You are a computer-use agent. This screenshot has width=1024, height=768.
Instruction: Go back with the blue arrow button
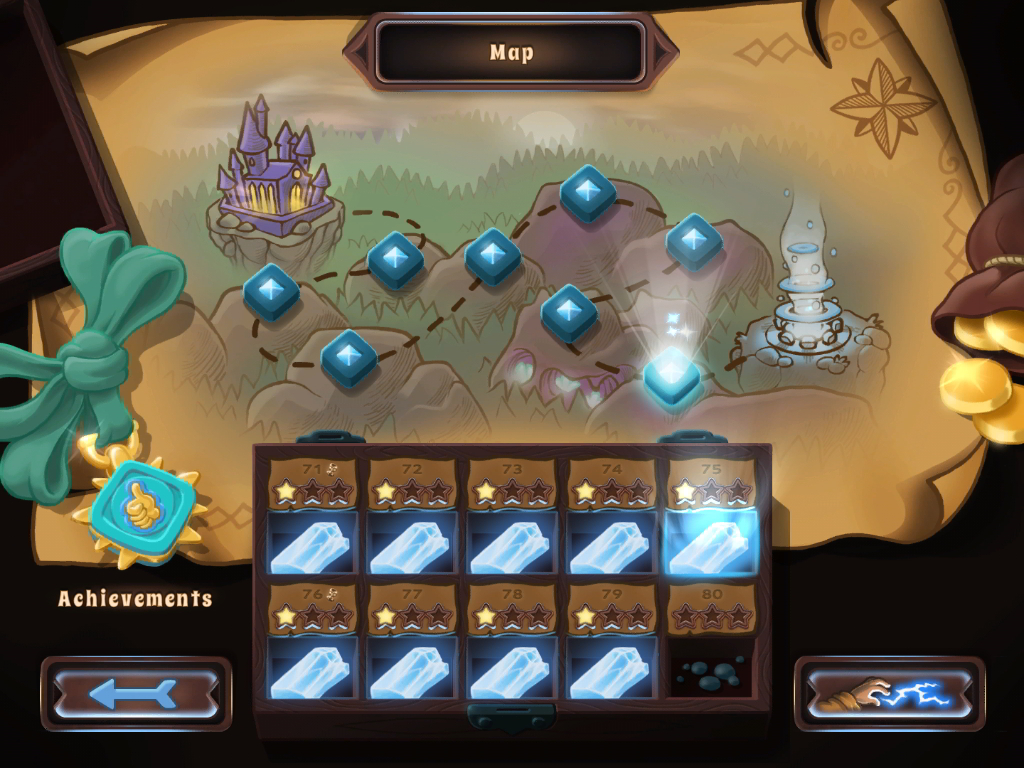pyautogui.click(x=136, y=694)
